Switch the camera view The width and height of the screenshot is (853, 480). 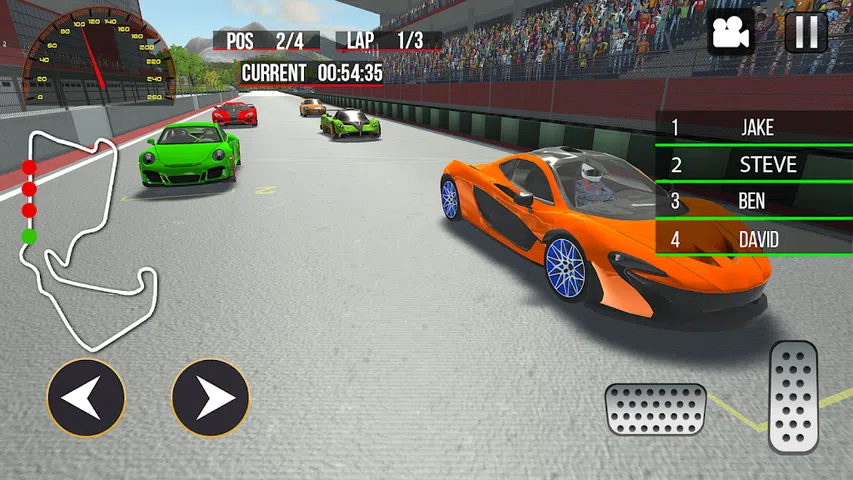[x=731, y=33]
